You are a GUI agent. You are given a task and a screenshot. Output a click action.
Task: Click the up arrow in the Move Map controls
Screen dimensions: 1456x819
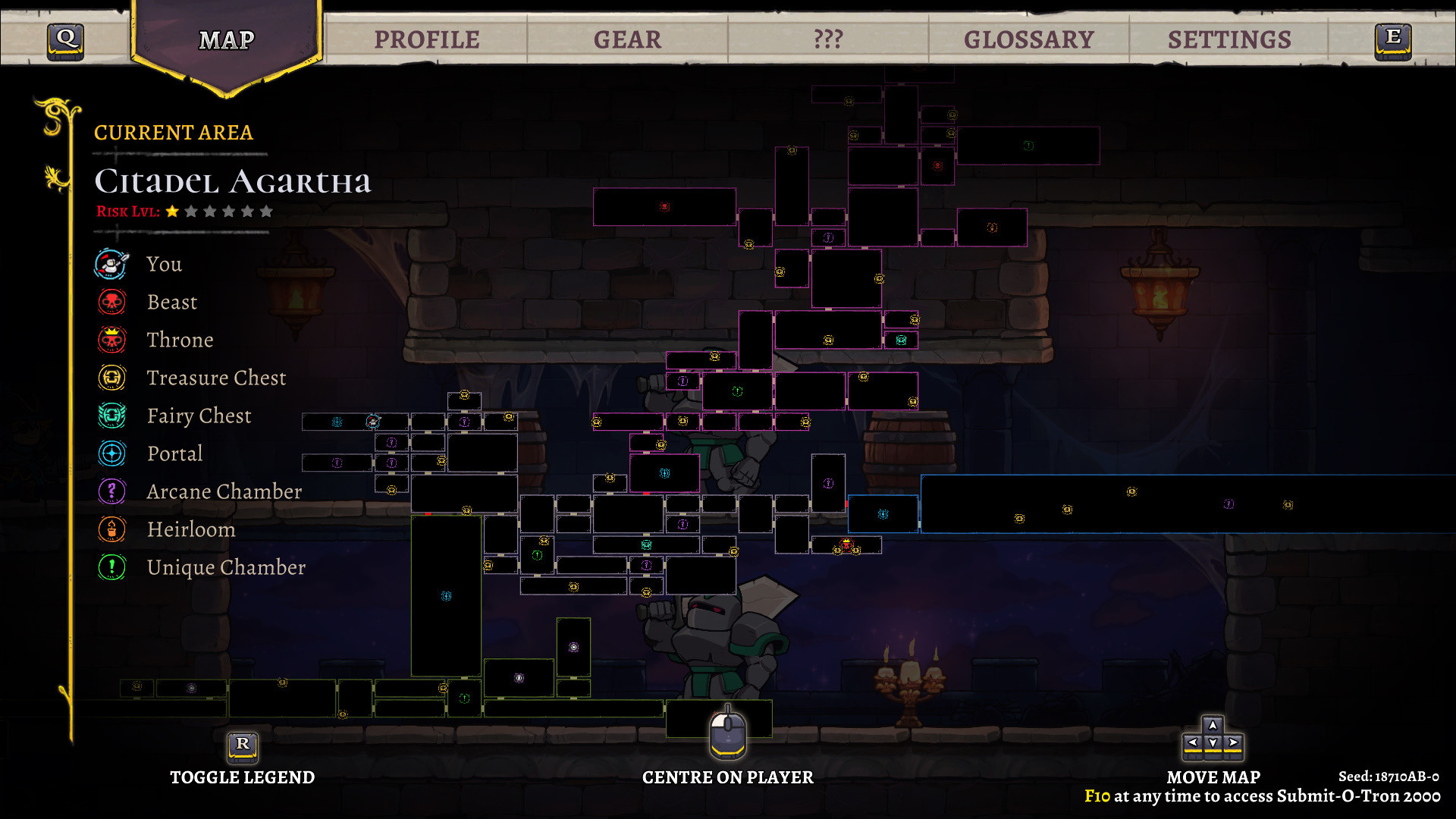(x=1214, y=725)
